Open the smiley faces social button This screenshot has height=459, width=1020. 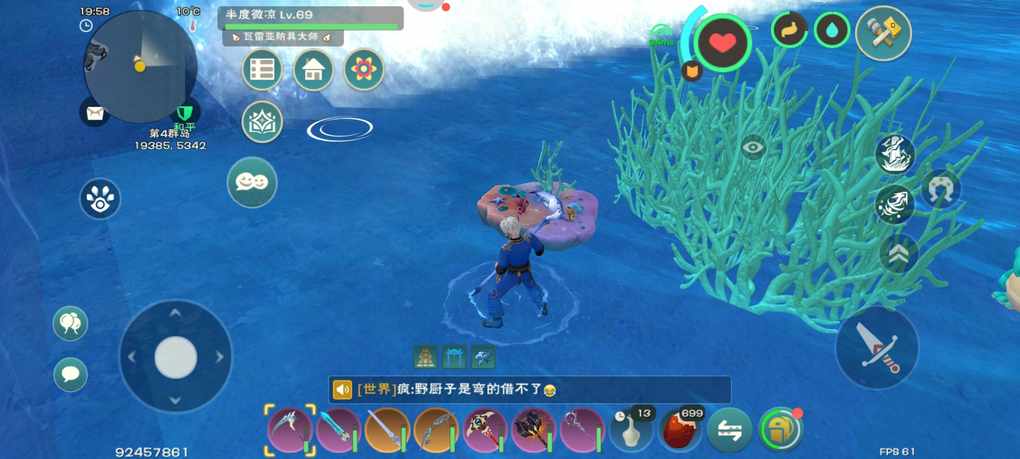[x=252, y=183]
